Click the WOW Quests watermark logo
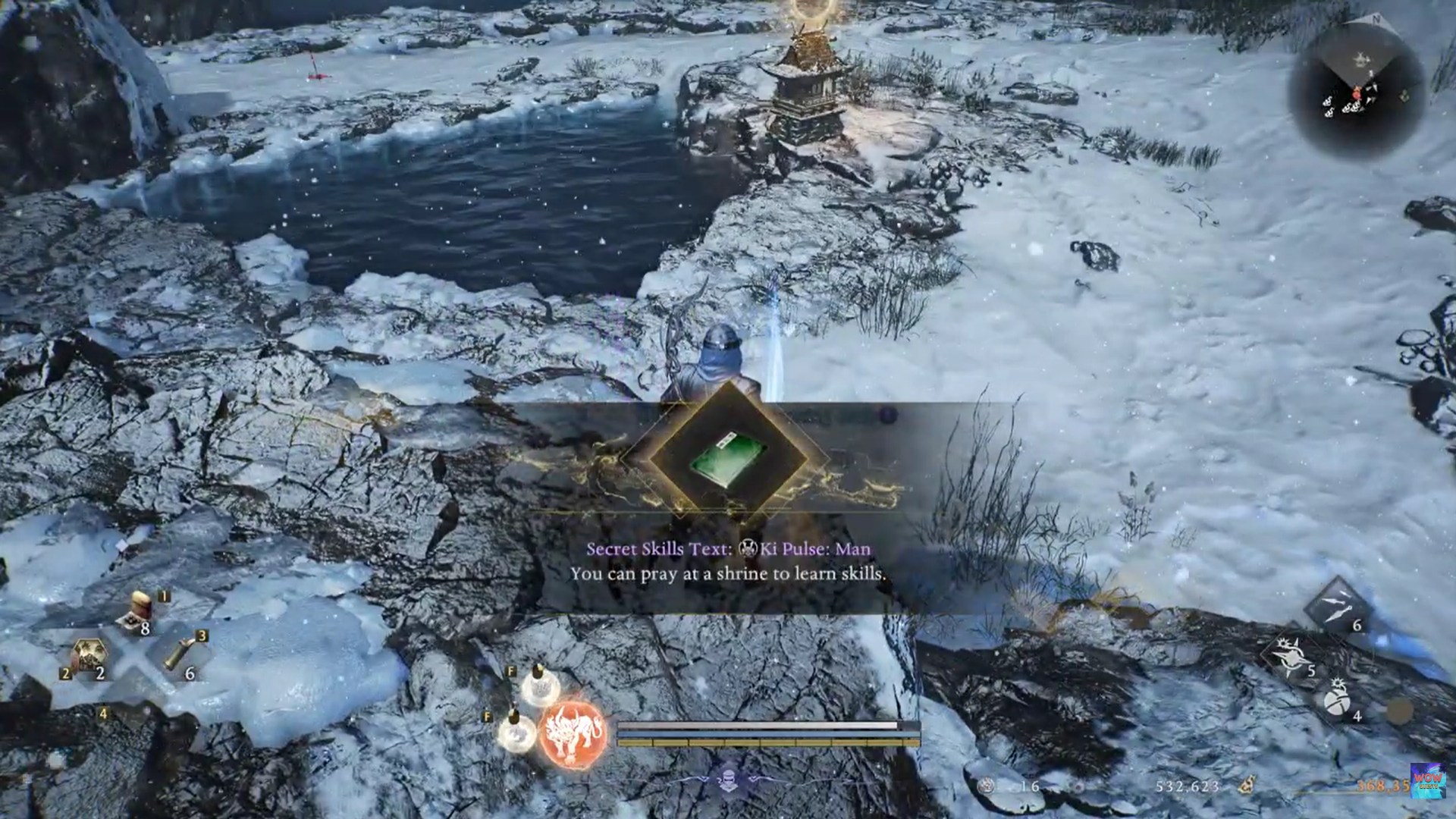 point(1426,780)
